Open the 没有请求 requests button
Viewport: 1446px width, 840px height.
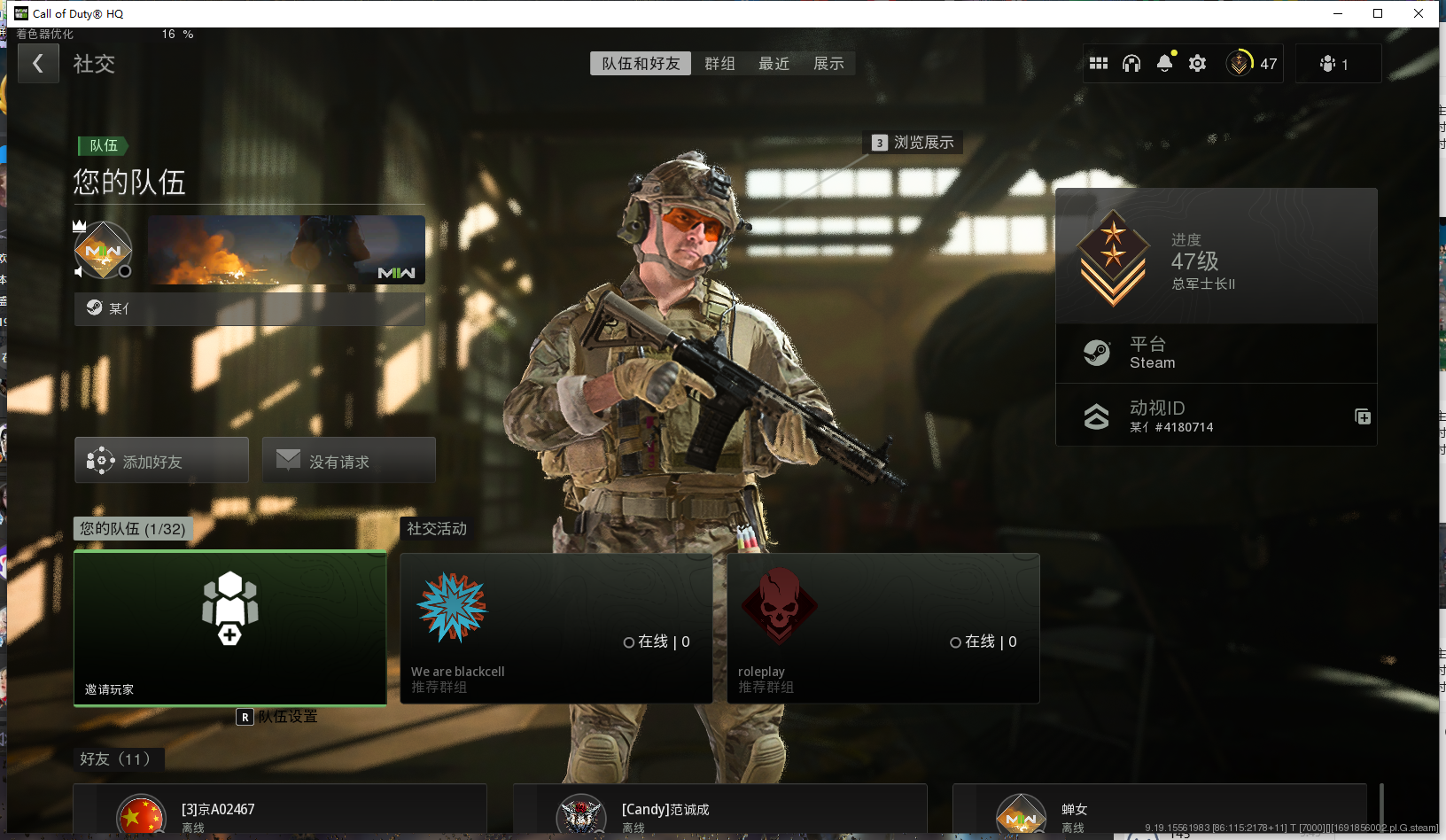pyautogui.click(x=348, y=461)
